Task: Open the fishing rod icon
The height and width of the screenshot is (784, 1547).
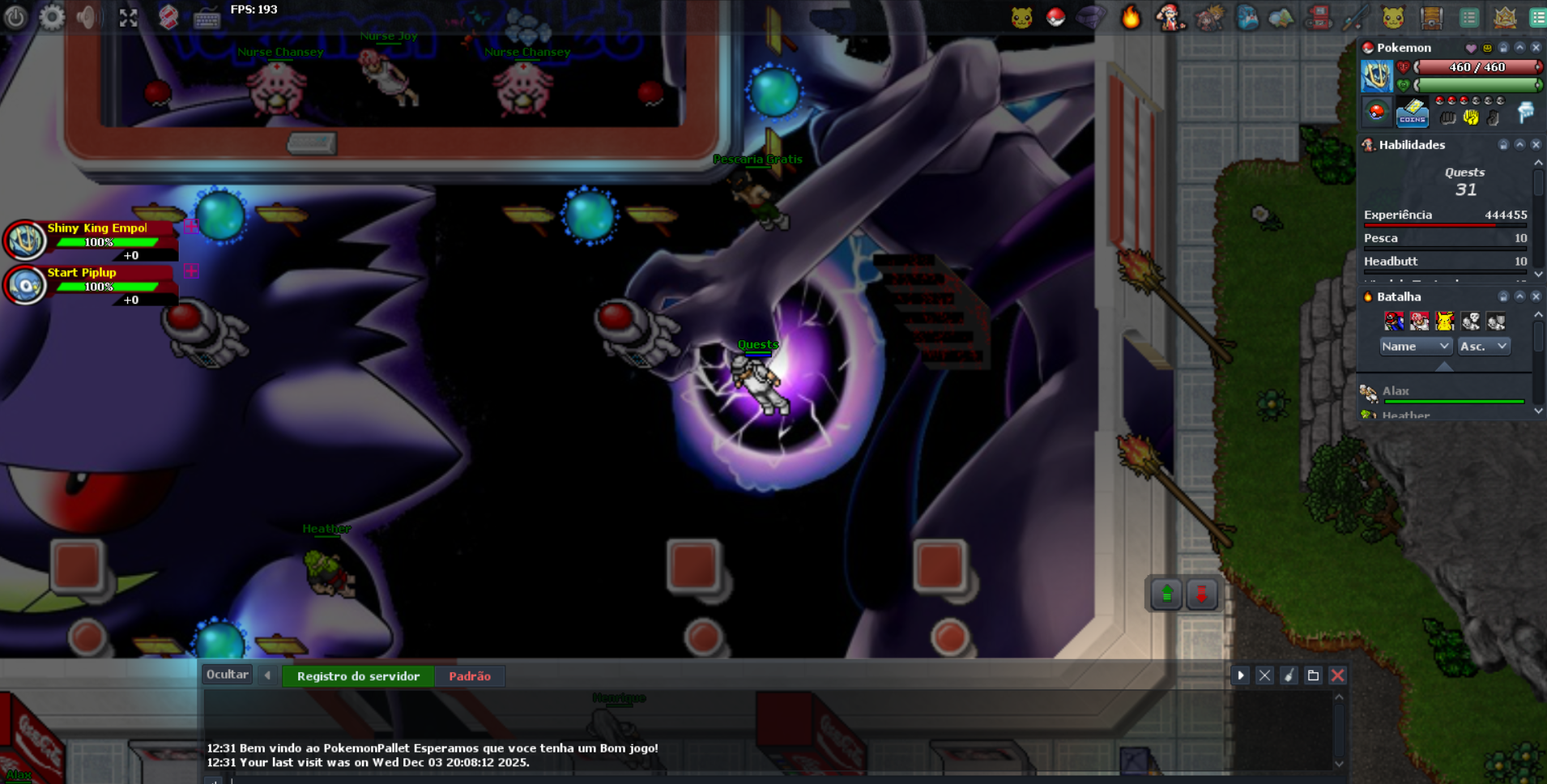Action: click(1355, 18)
